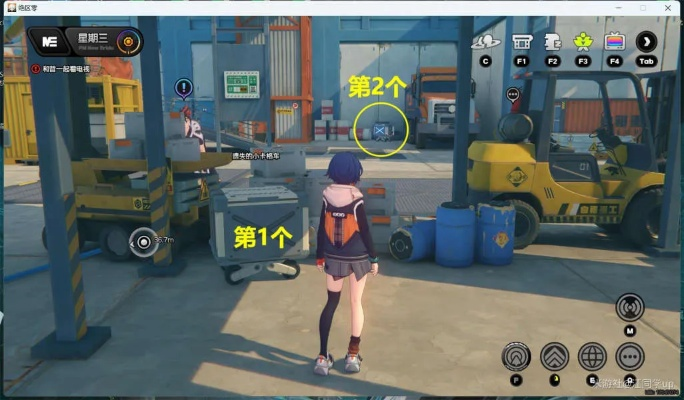
Task: Click the navigation arrow round button
Action: pos(516,356)
